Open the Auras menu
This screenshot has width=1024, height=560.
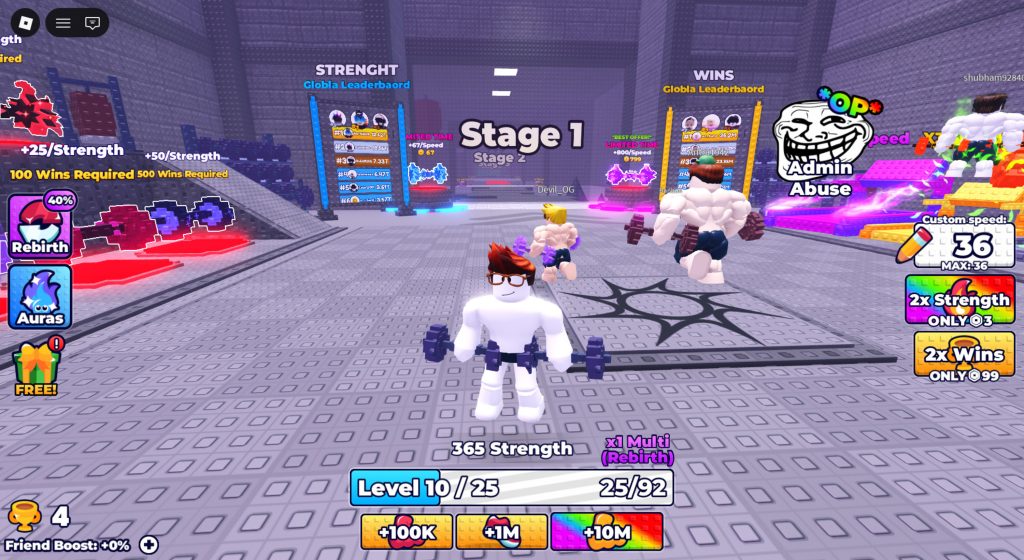(x=40, y=297)
